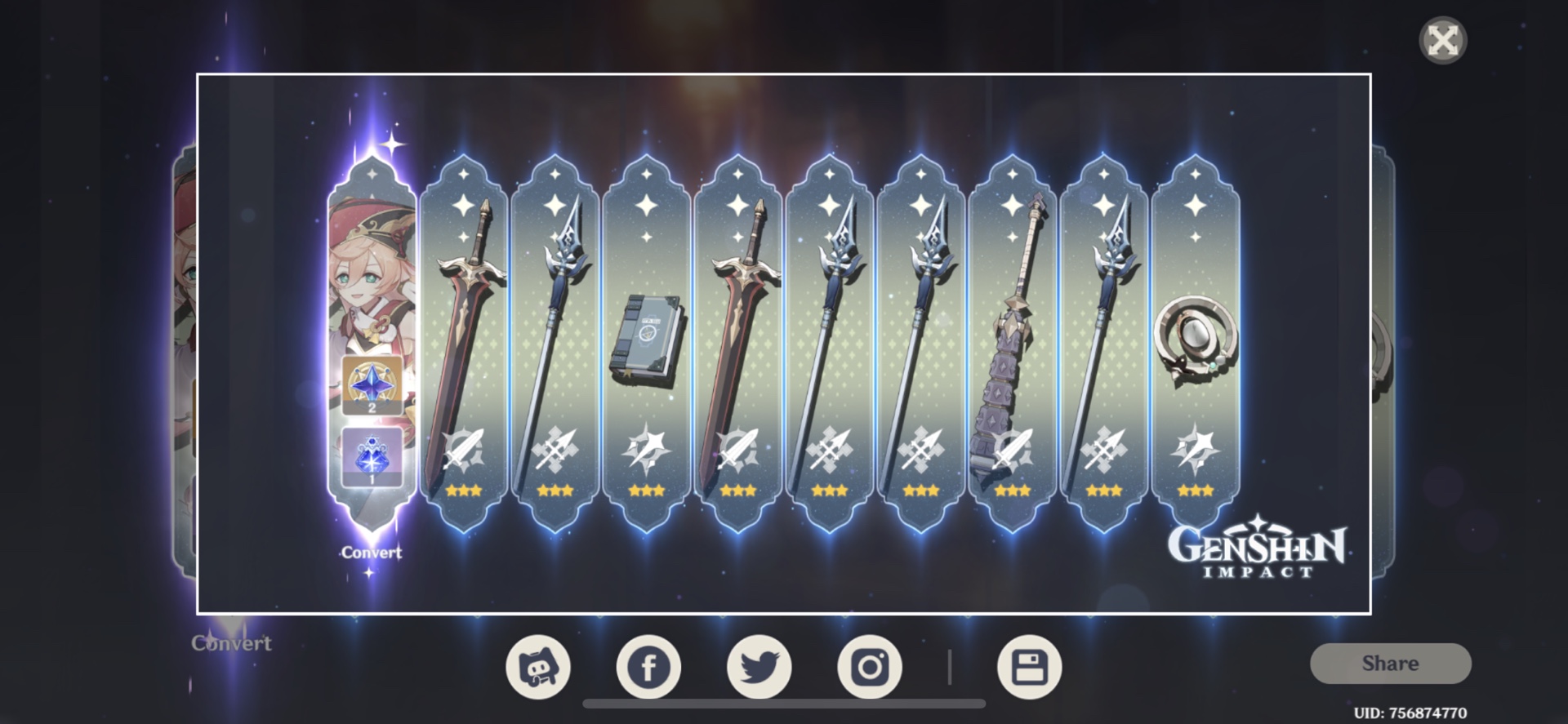Share results via the Facebook icon
Screen dimensions: 1568x724
coord(649,666)
